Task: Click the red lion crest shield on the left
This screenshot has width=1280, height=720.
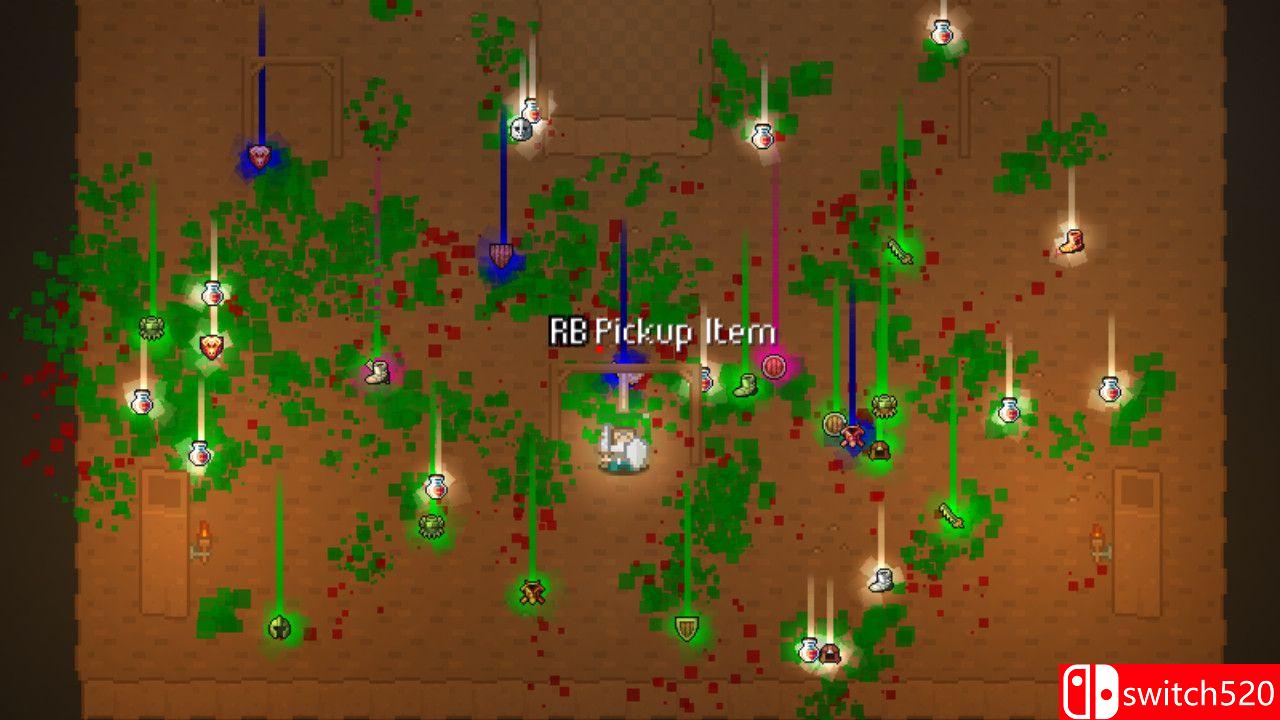Action: pyautogui.click(x=212, y=348)
